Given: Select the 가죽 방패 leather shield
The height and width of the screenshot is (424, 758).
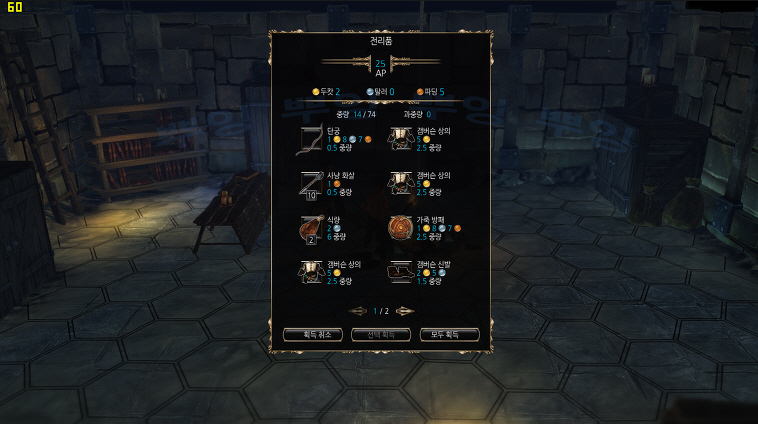Looking at the screenshot, I should click(x=401, y=229).
